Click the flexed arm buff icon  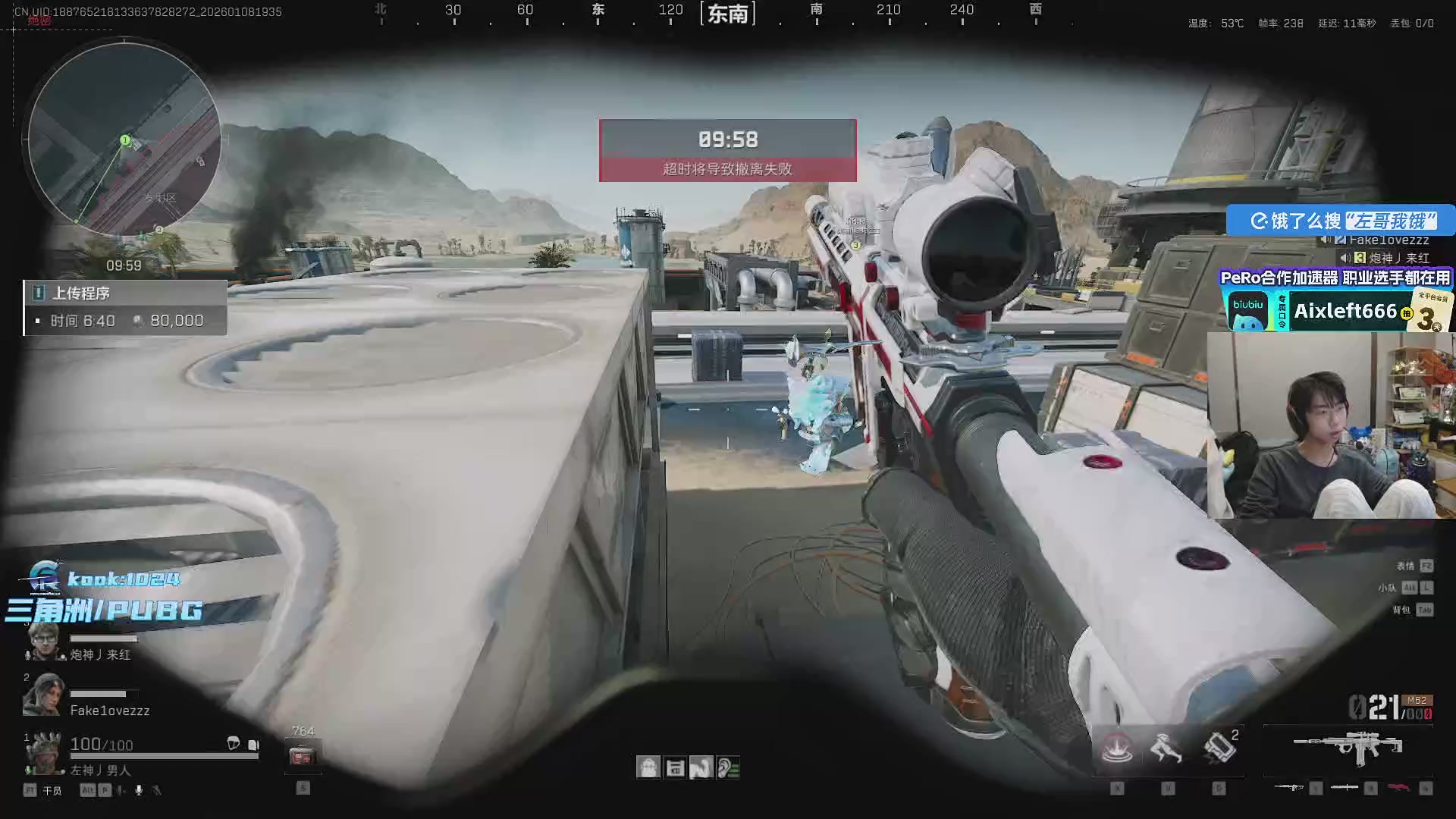pyautogui.click(x=701, y=767)
